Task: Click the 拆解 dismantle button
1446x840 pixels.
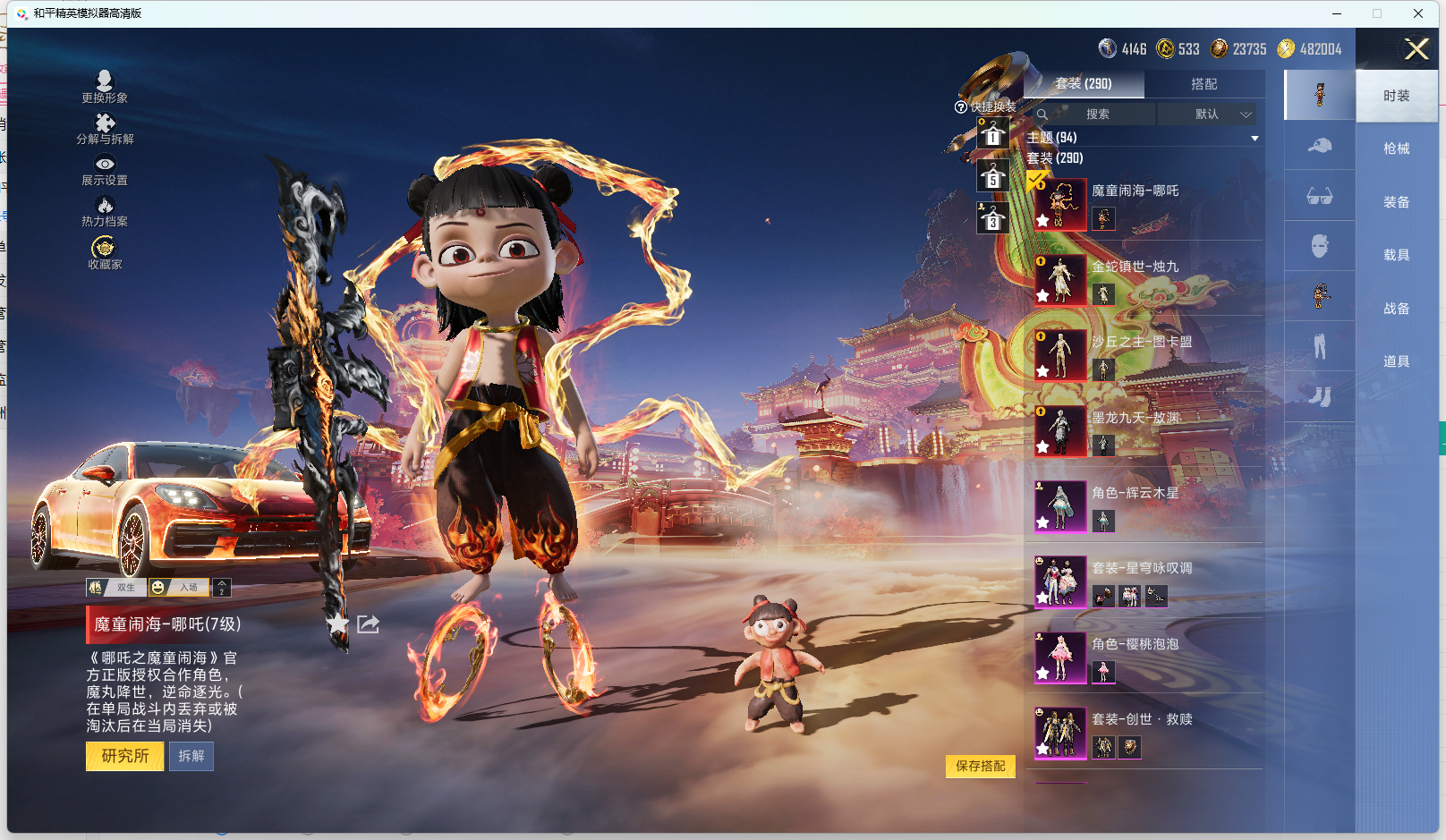Action: 191,756
